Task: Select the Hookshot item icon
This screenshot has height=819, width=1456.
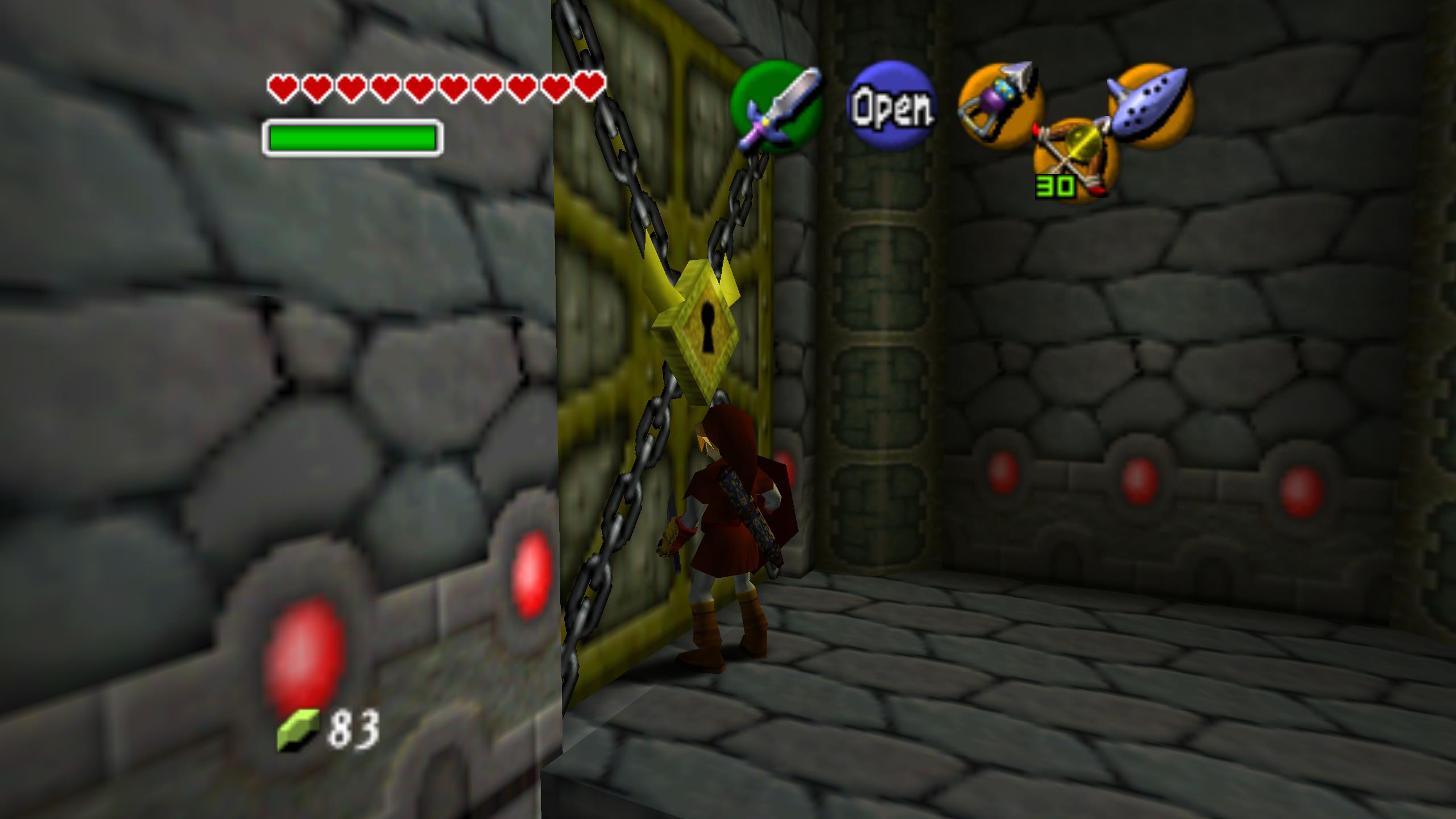Action: [1001, 107]
